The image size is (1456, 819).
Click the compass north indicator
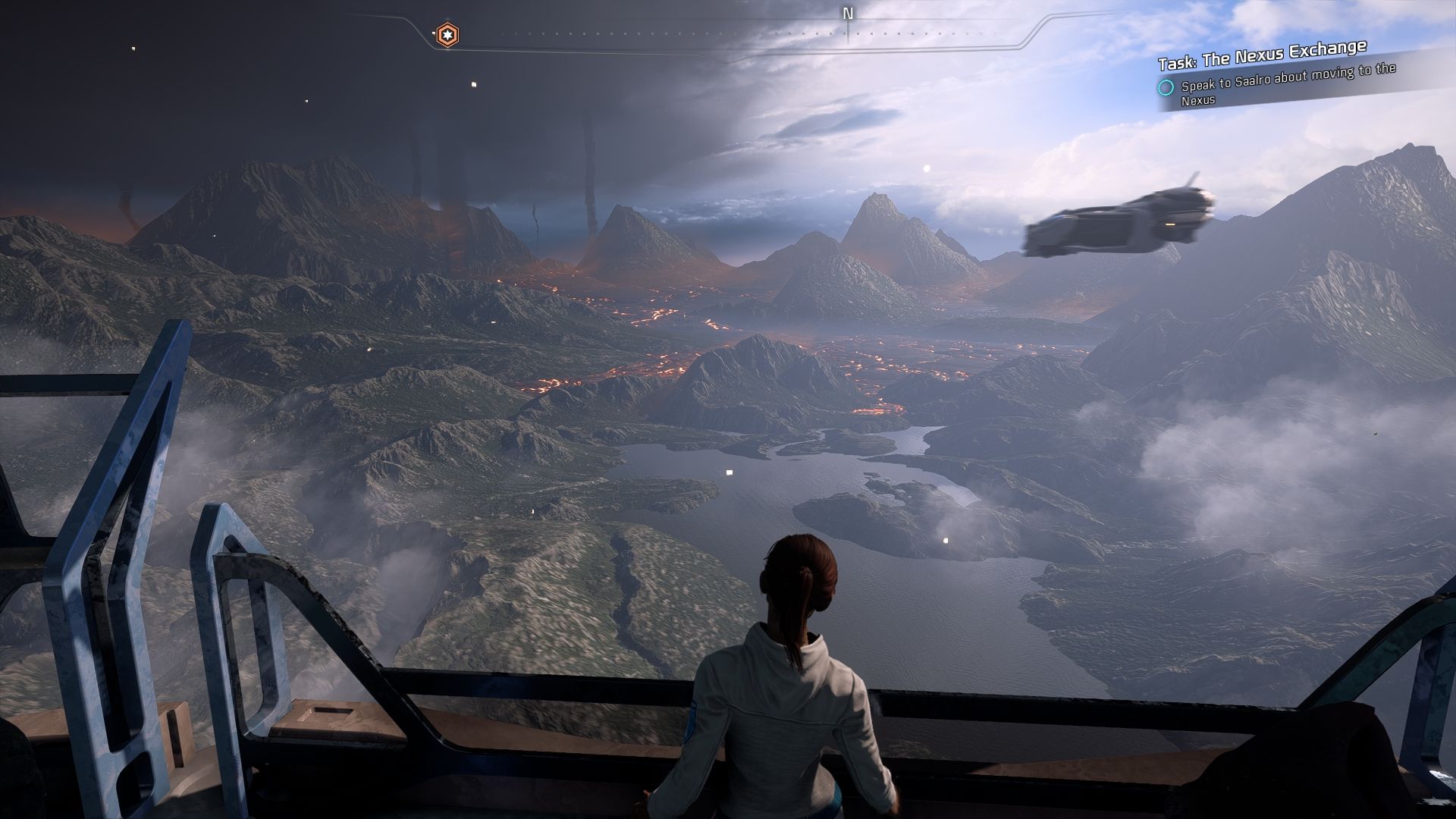click(x=848, y=14)
